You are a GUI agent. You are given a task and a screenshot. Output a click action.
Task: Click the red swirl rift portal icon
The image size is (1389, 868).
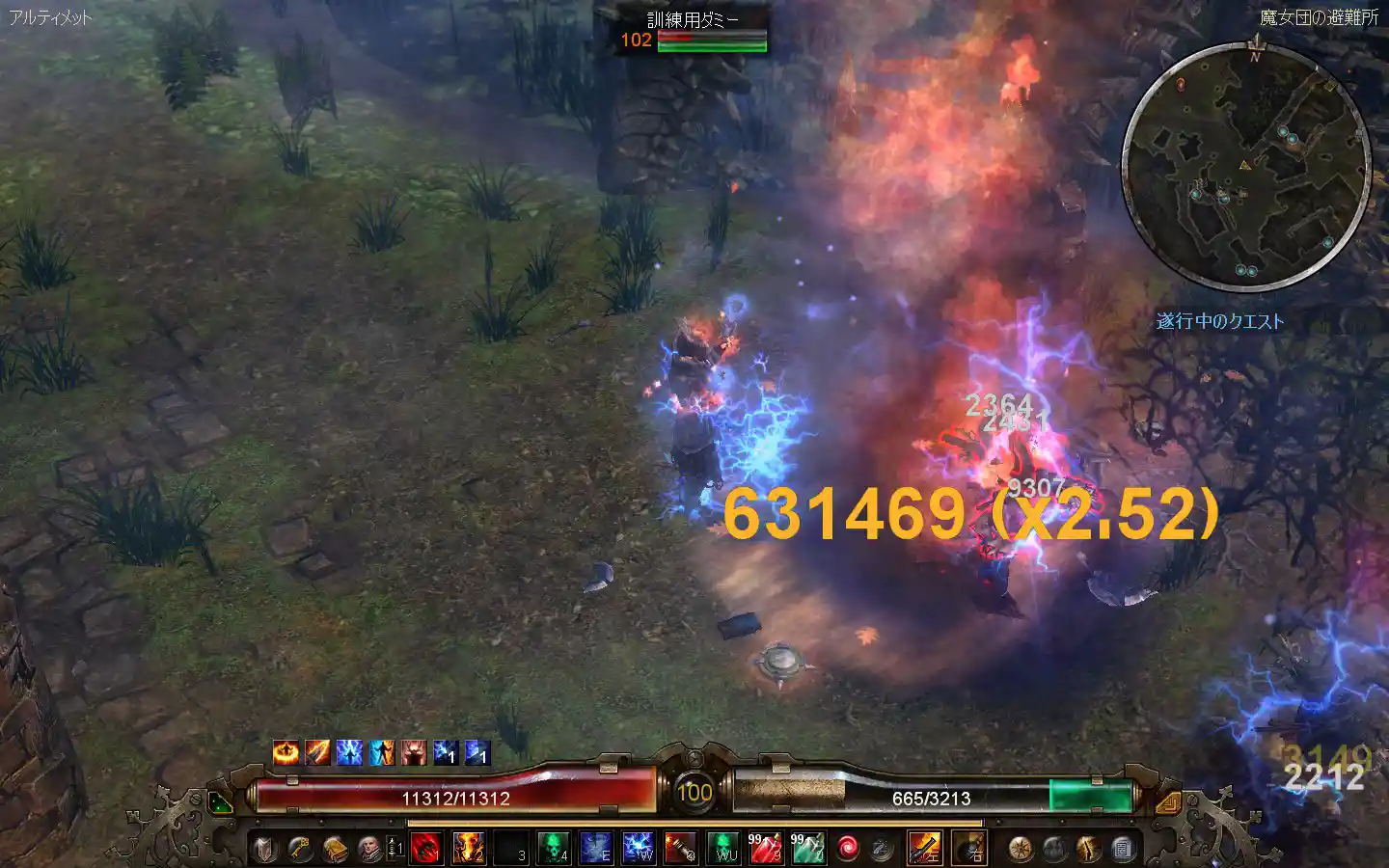[848, 849]
